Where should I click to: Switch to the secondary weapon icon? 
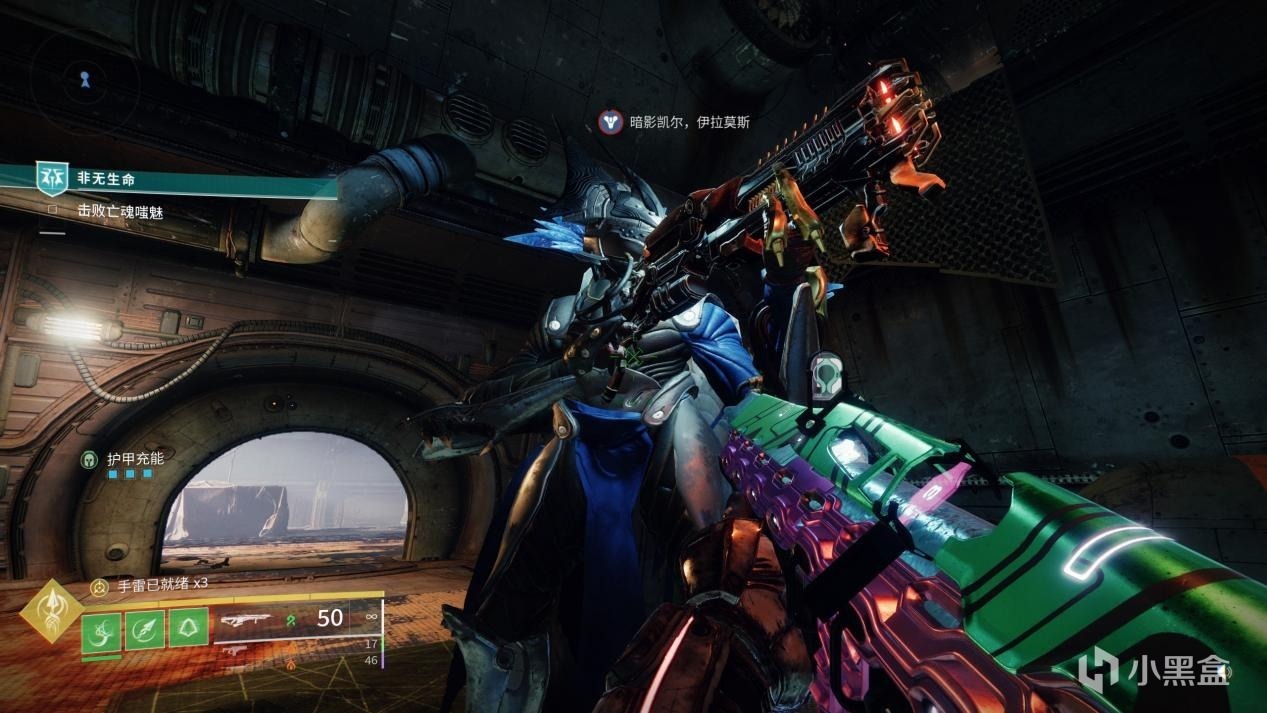[x=234, y=652]
